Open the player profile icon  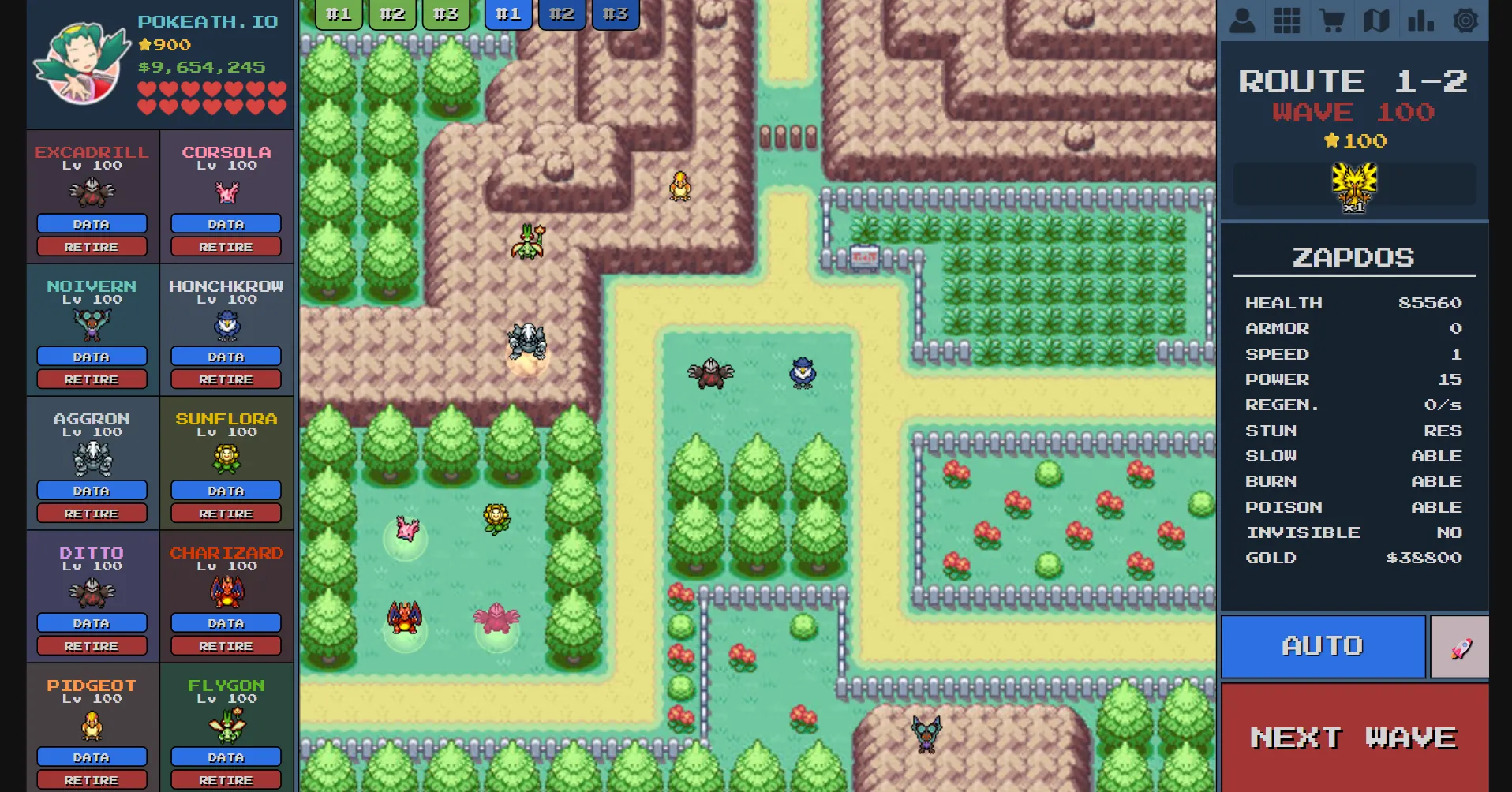click(1243, 20)
